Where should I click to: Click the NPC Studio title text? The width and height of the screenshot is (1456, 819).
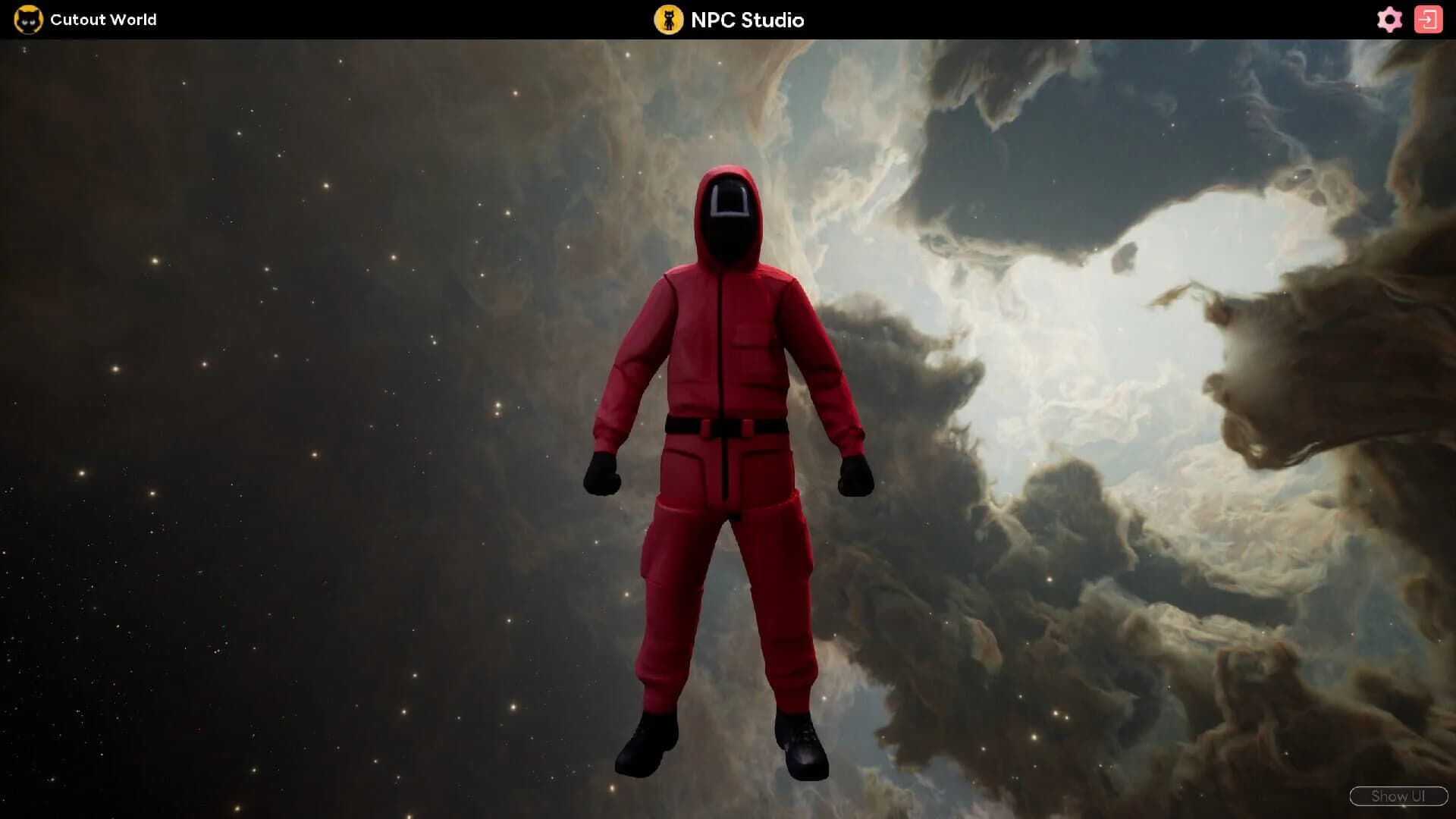[747, 20]
